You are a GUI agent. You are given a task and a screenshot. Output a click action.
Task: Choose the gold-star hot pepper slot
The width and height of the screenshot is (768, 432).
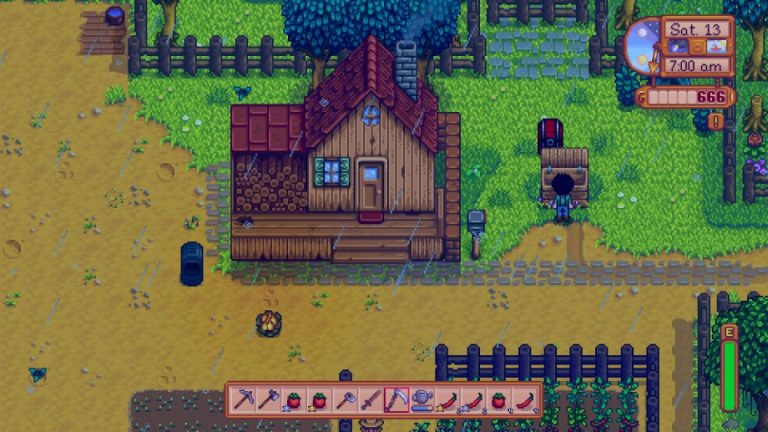click(x=448, y=400)
